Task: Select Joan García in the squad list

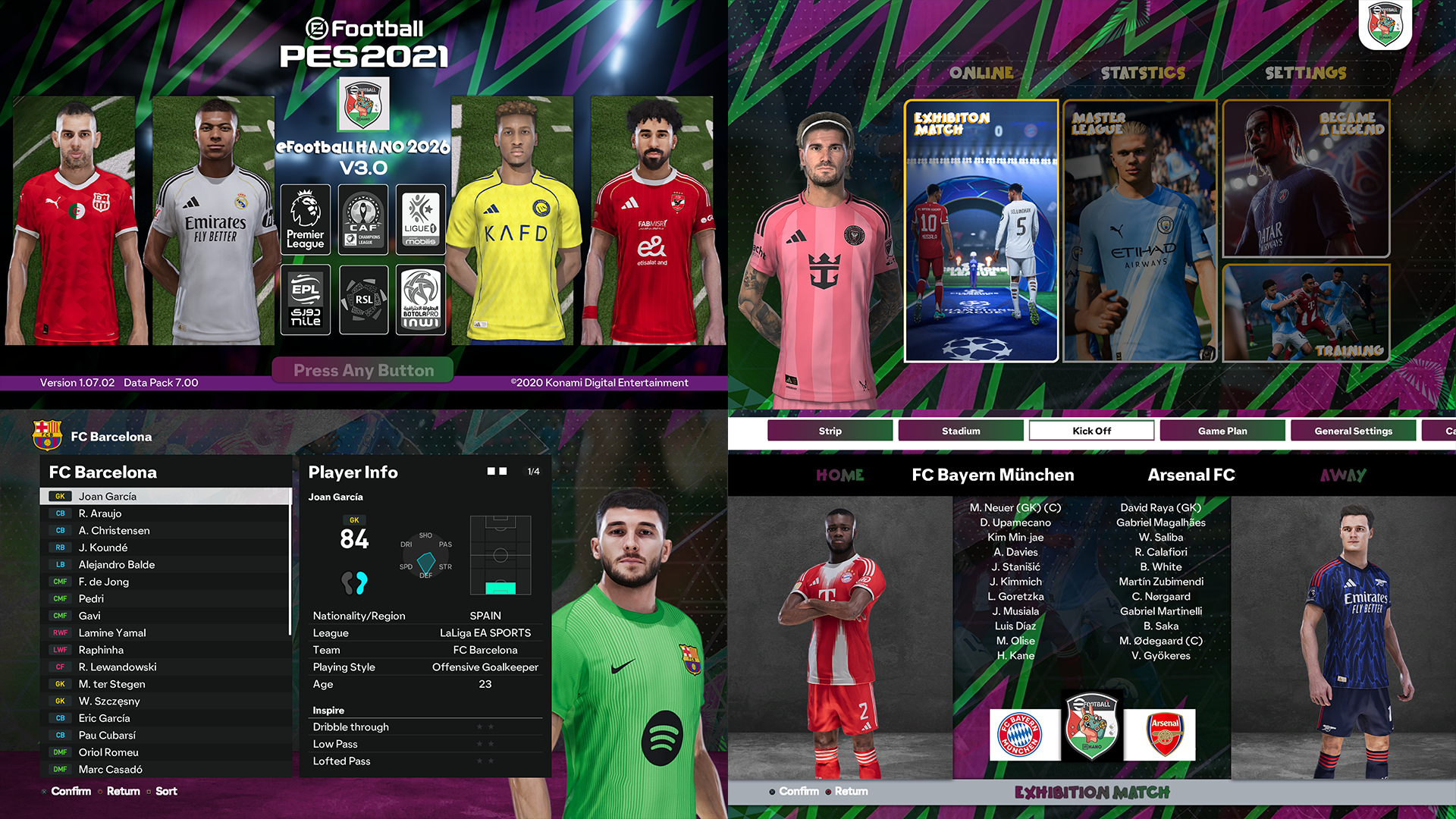Action: tap(165, 497)
